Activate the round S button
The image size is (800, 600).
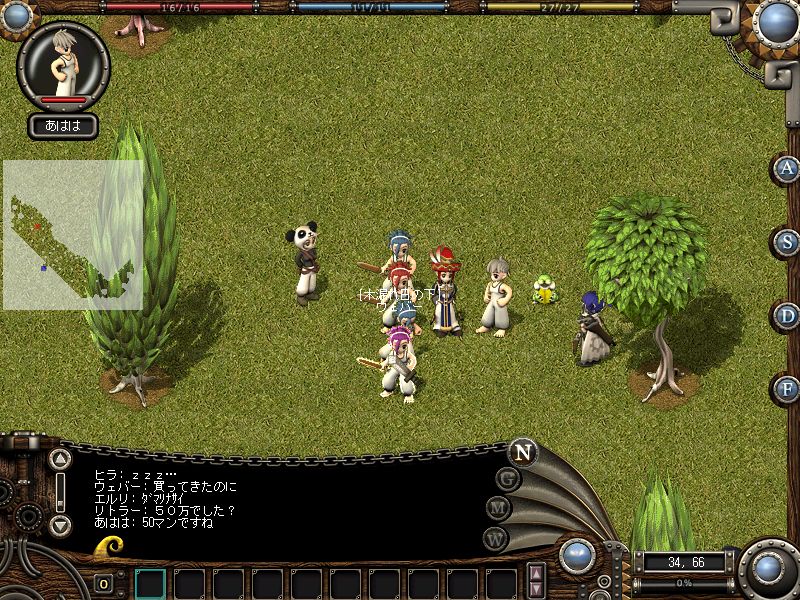coord(787,242)
